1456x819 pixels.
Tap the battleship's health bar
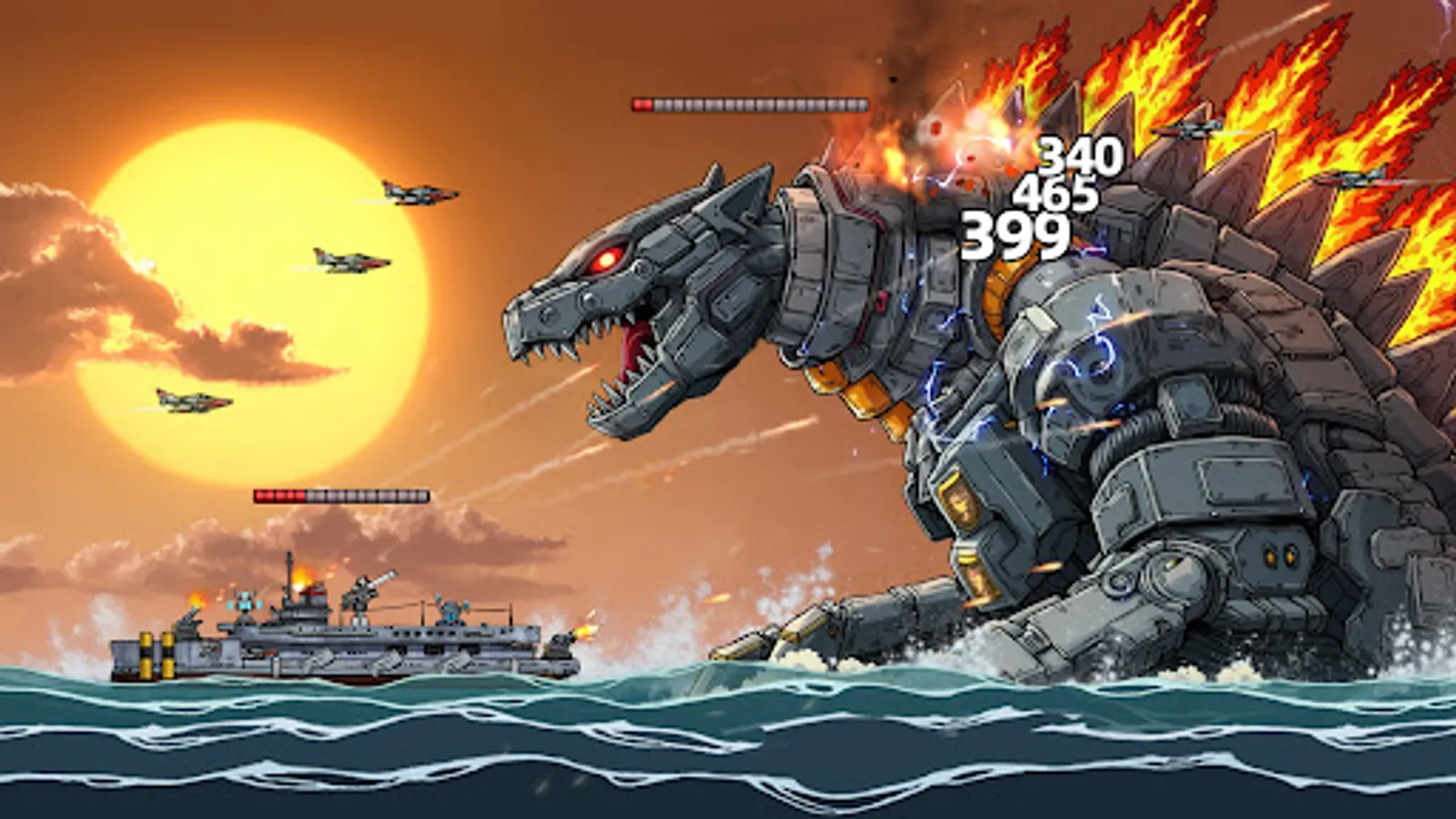[341, 494]
